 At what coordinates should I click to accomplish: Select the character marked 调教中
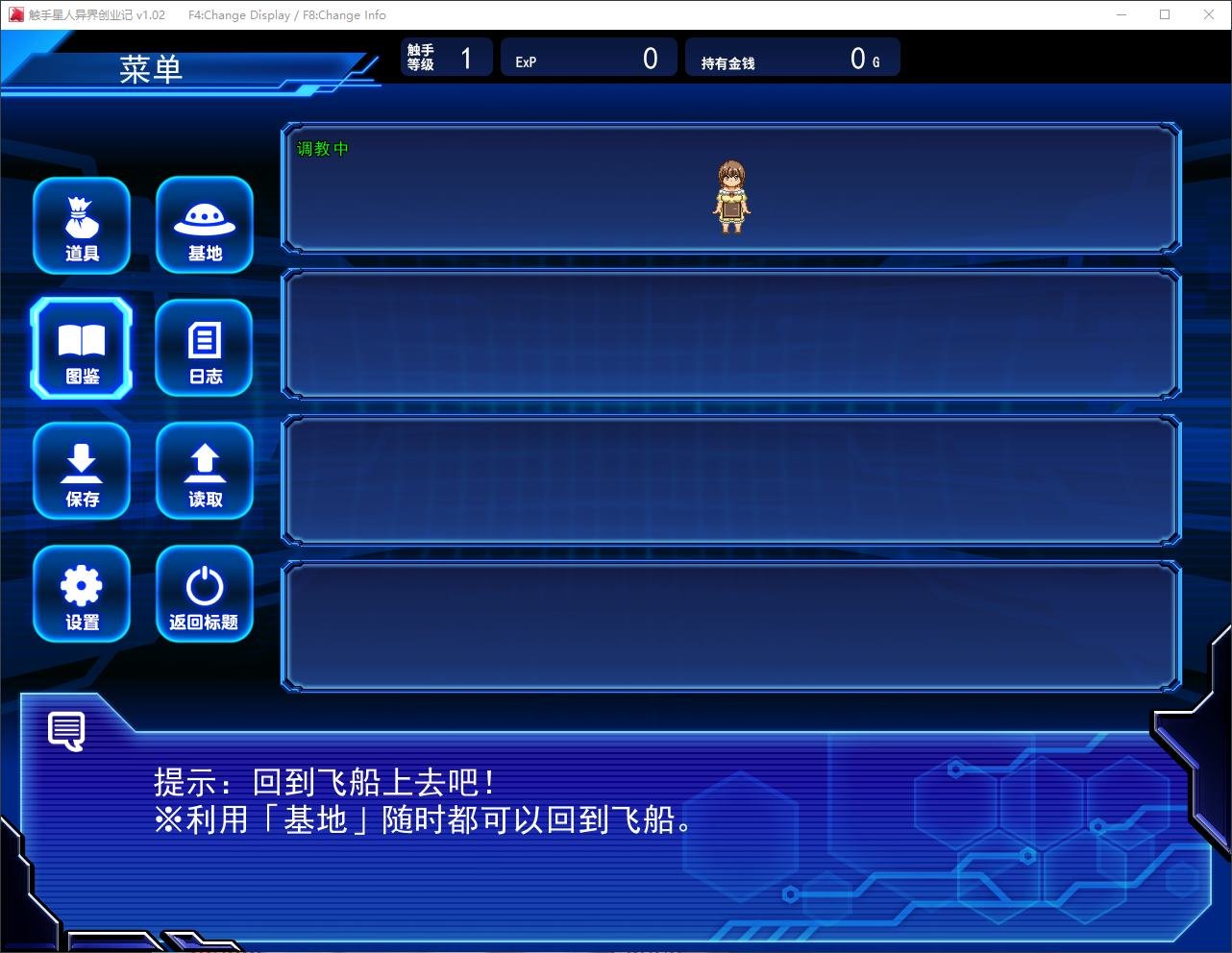coord(732,189)
